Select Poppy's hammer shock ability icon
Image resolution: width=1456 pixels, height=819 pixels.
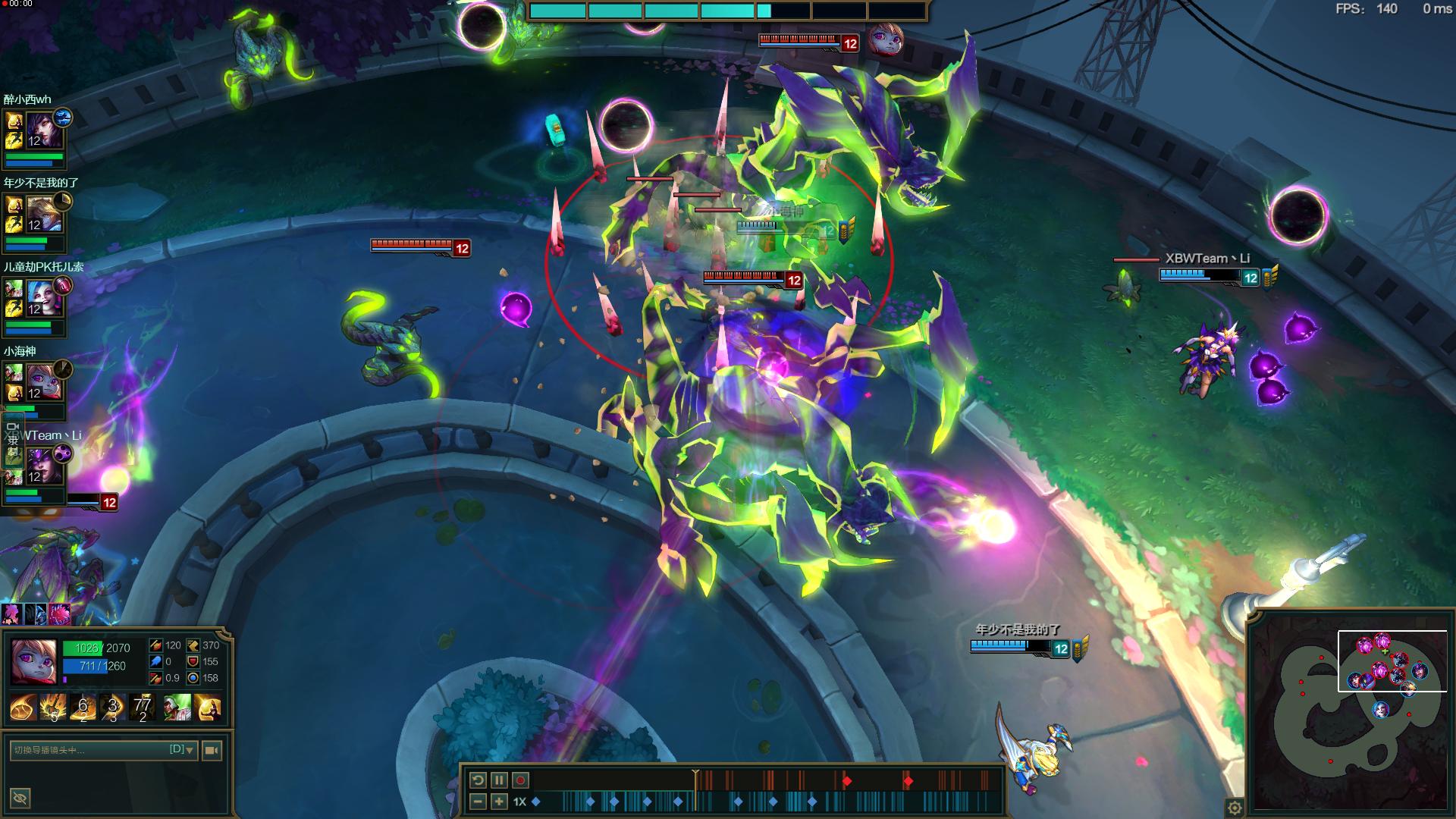click(53, 708)
